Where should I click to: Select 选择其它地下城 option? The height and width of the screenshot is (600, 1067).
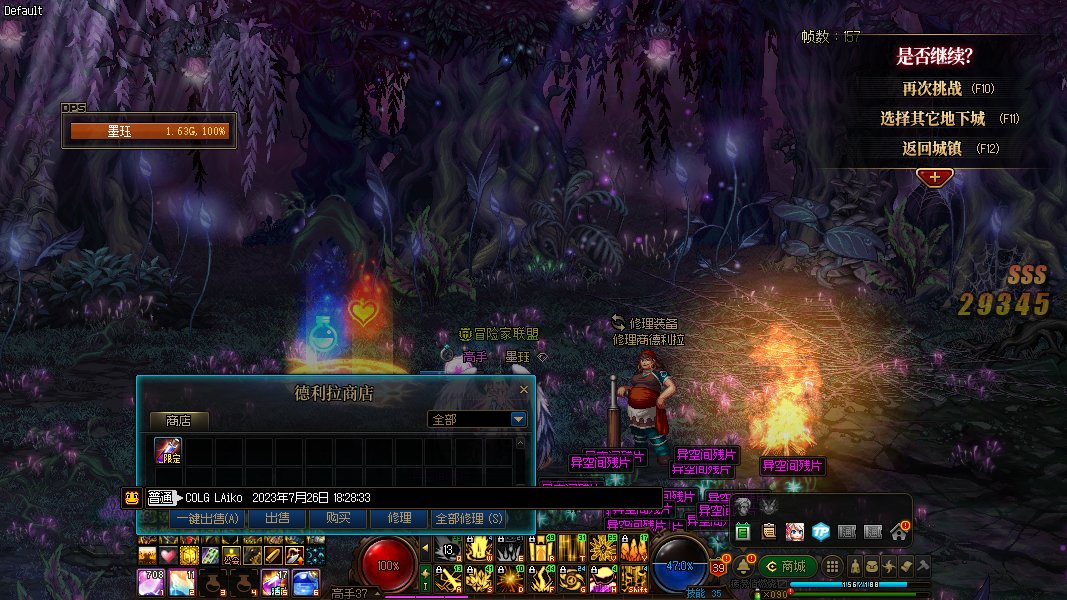coord(932,118)
